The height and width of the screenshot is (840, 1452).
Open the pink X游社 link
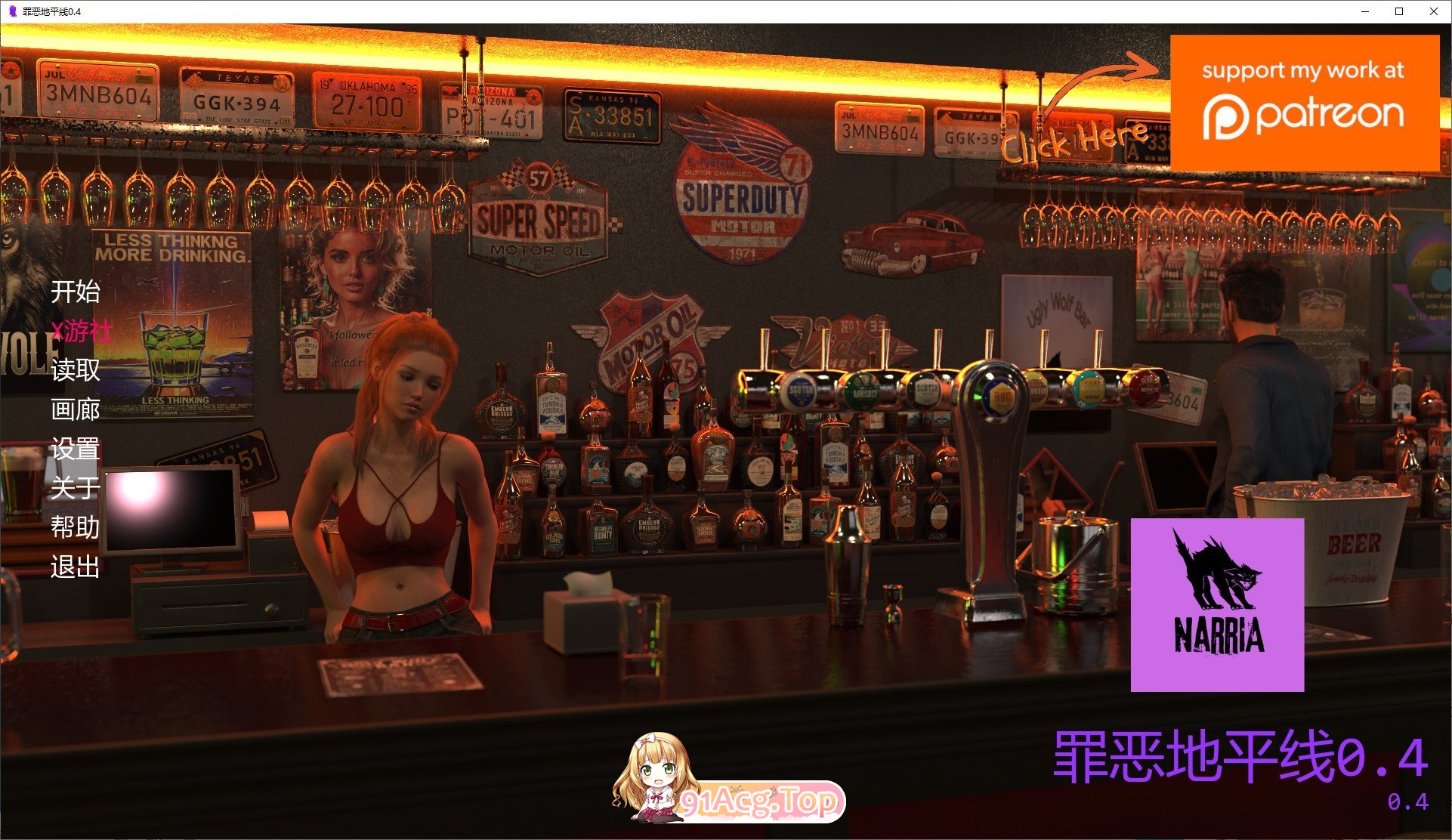point(82,332)
